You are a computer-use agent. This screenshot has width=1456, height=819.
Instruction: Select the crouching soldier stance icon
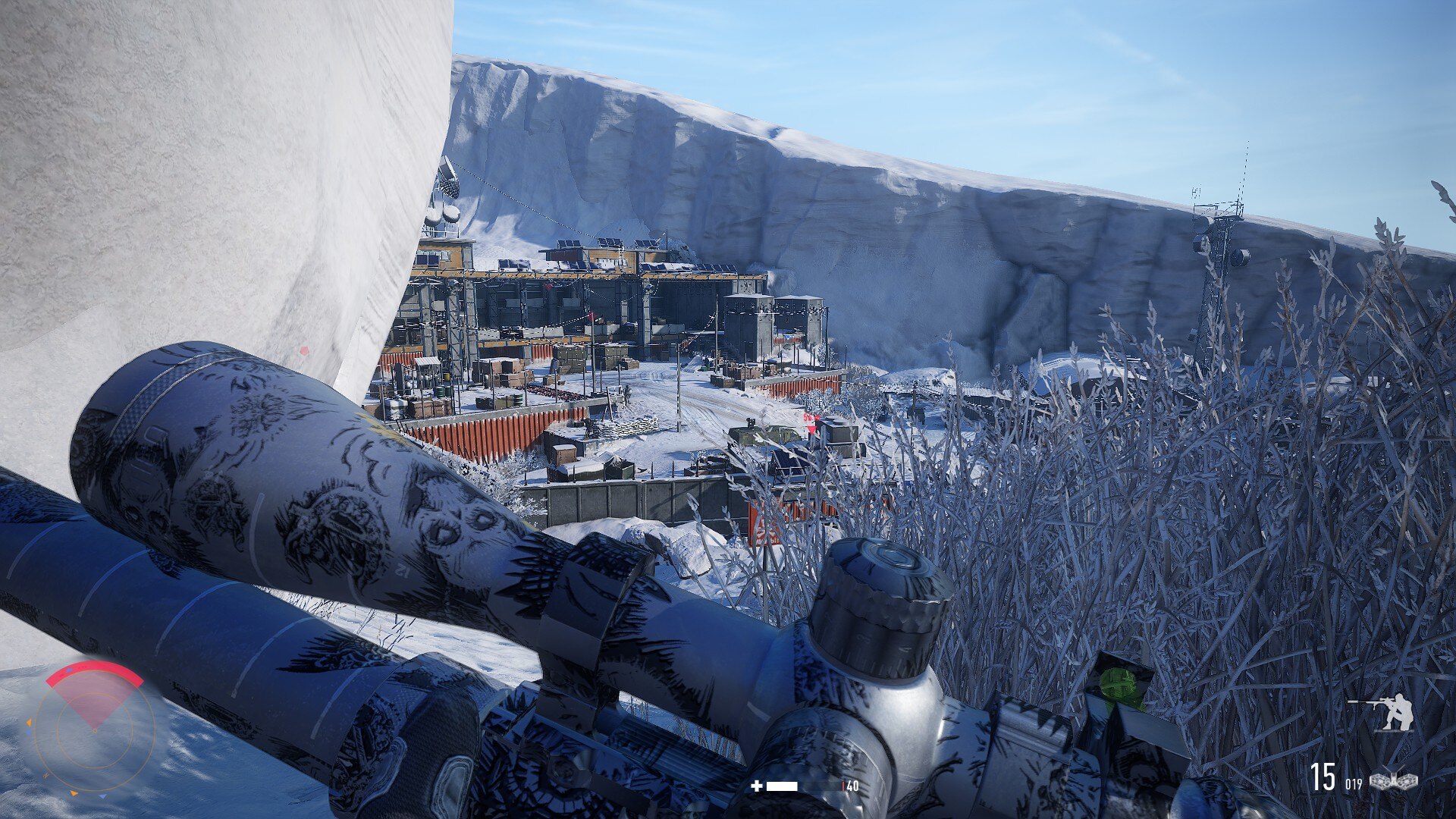pos(1382,712)
